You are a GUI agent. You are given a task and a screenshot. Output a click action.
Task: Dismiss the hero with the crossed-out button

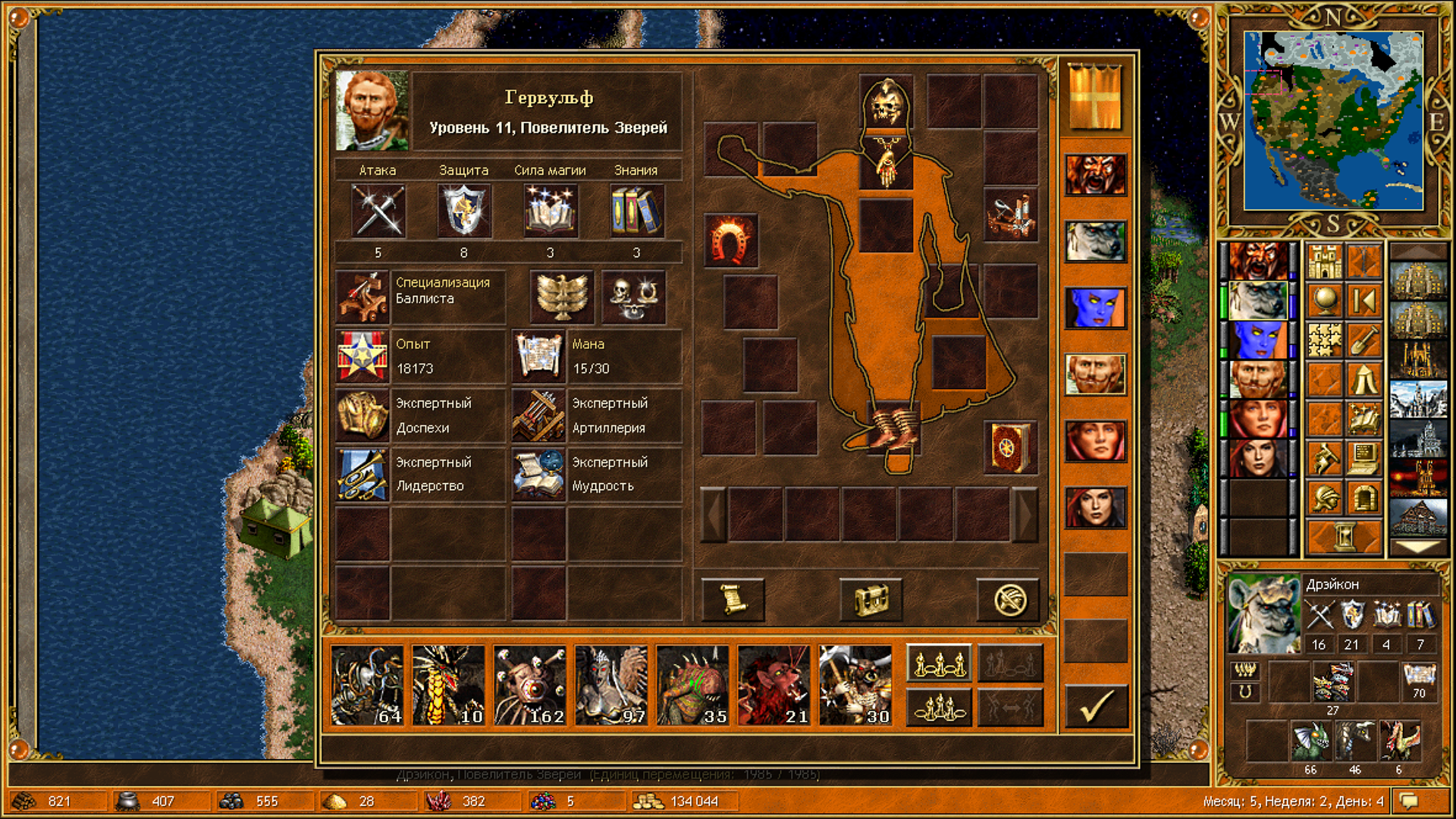pyautogui.click(x=1009, y=600)
